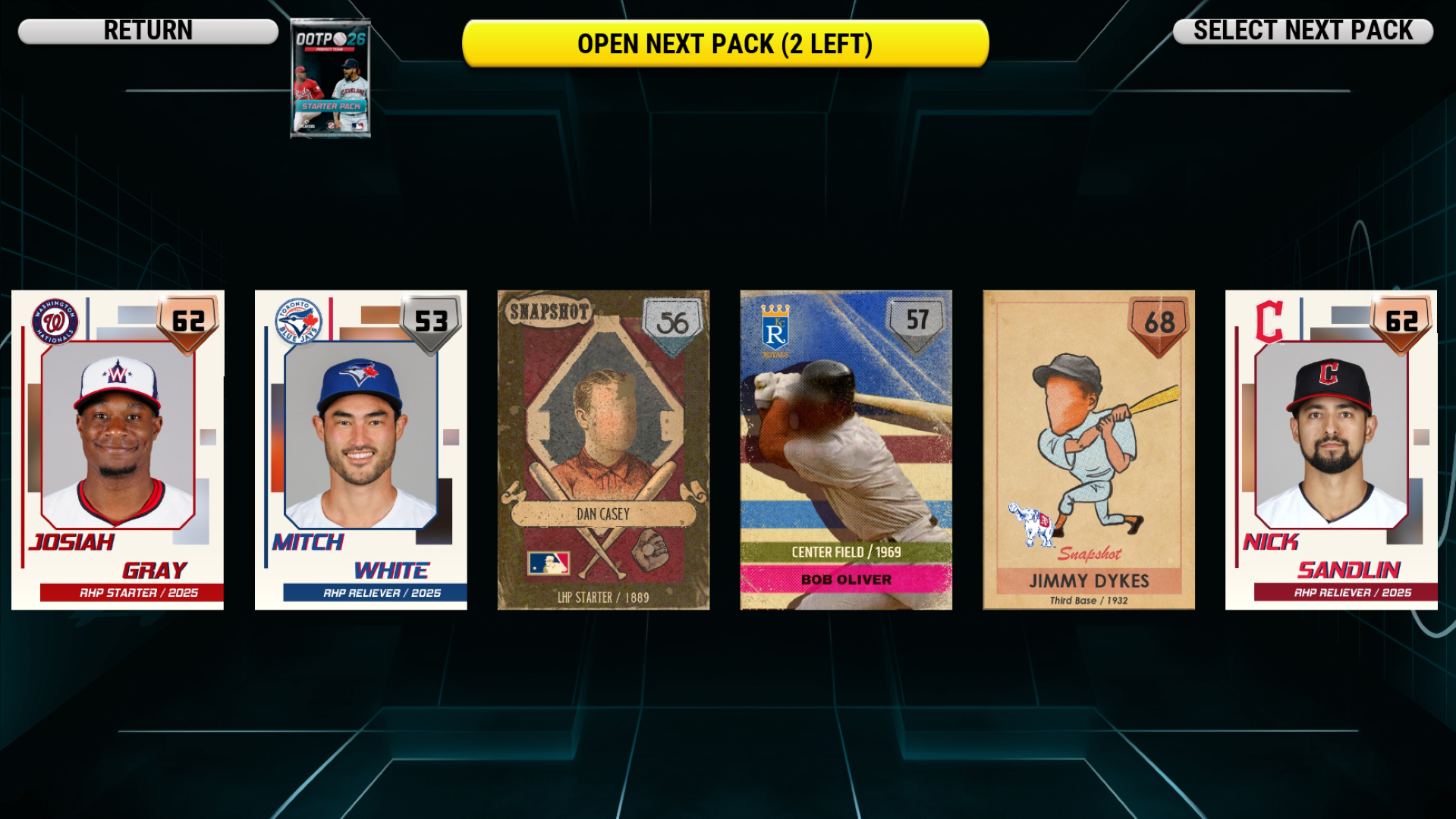Screen dimensions: 1456x819
Task: Click the crossed bats emblem on Dan Casey's card
Action: (x=603, y=542)
